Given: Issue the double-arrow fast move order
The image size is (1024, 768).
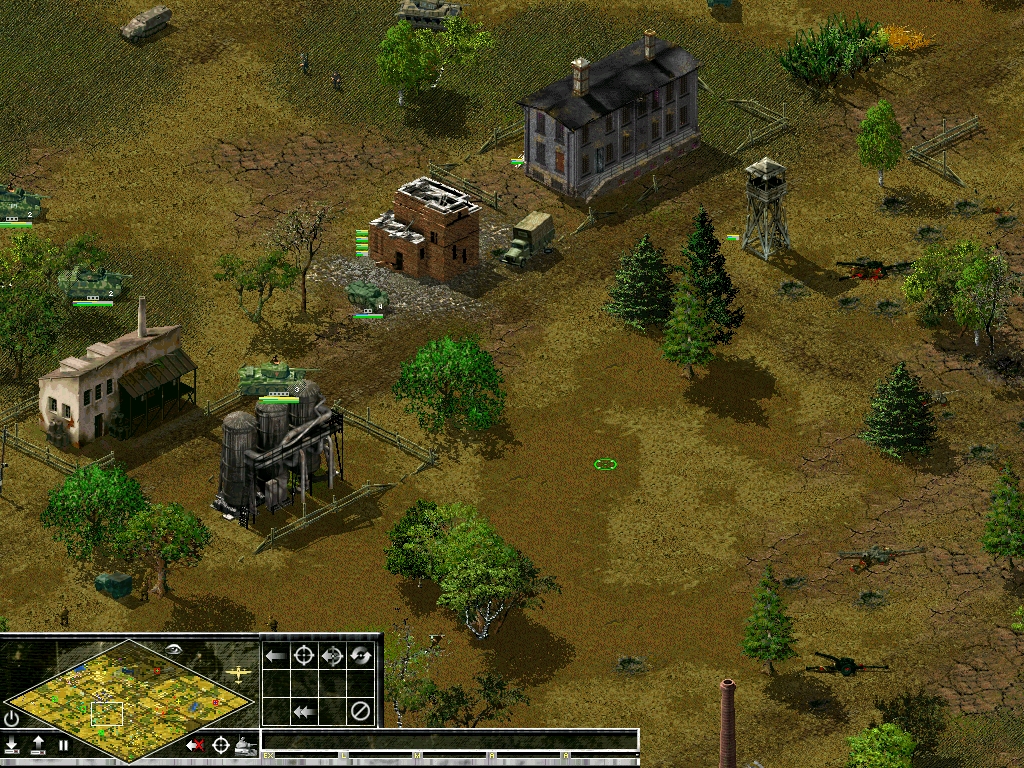Looking at the screenshot, I should (x=304, y=712).
